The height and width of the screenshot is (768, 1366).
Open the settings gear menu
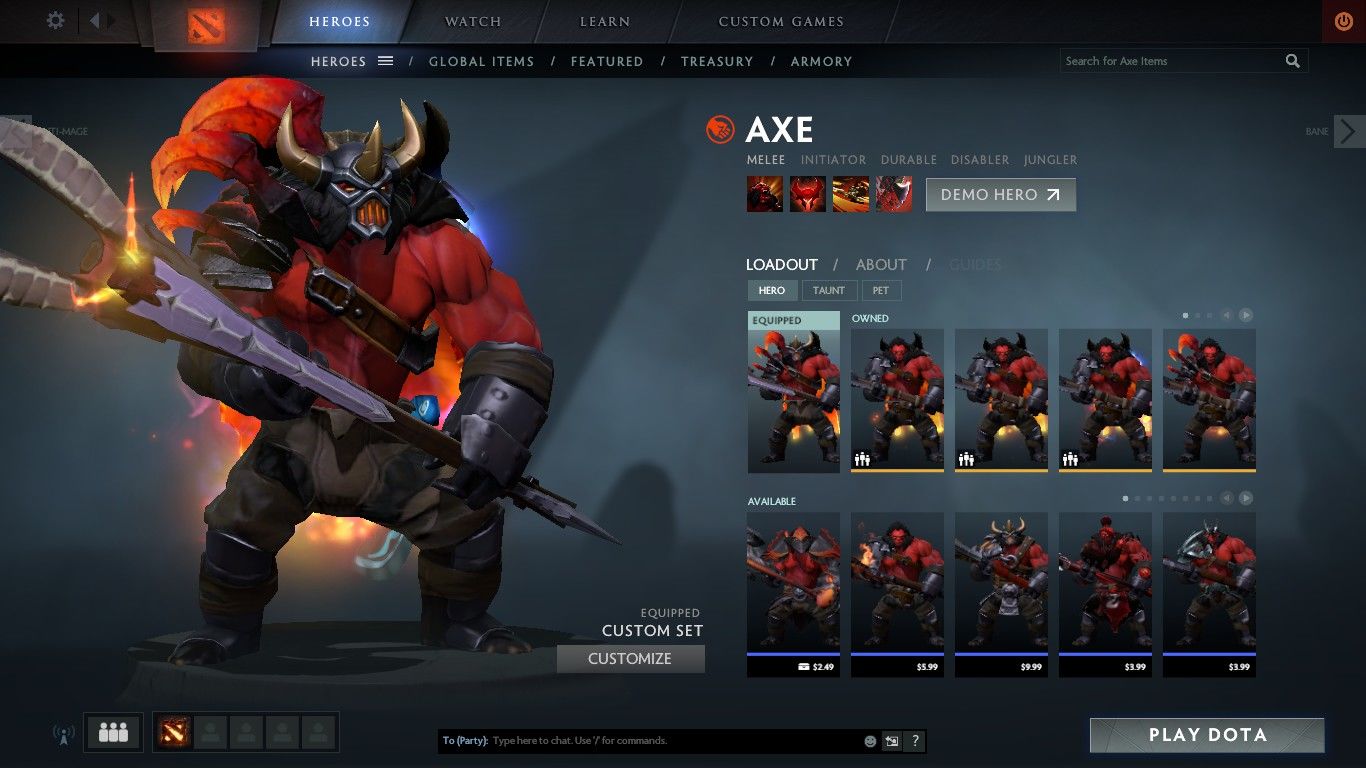click(x=56, y=20)
